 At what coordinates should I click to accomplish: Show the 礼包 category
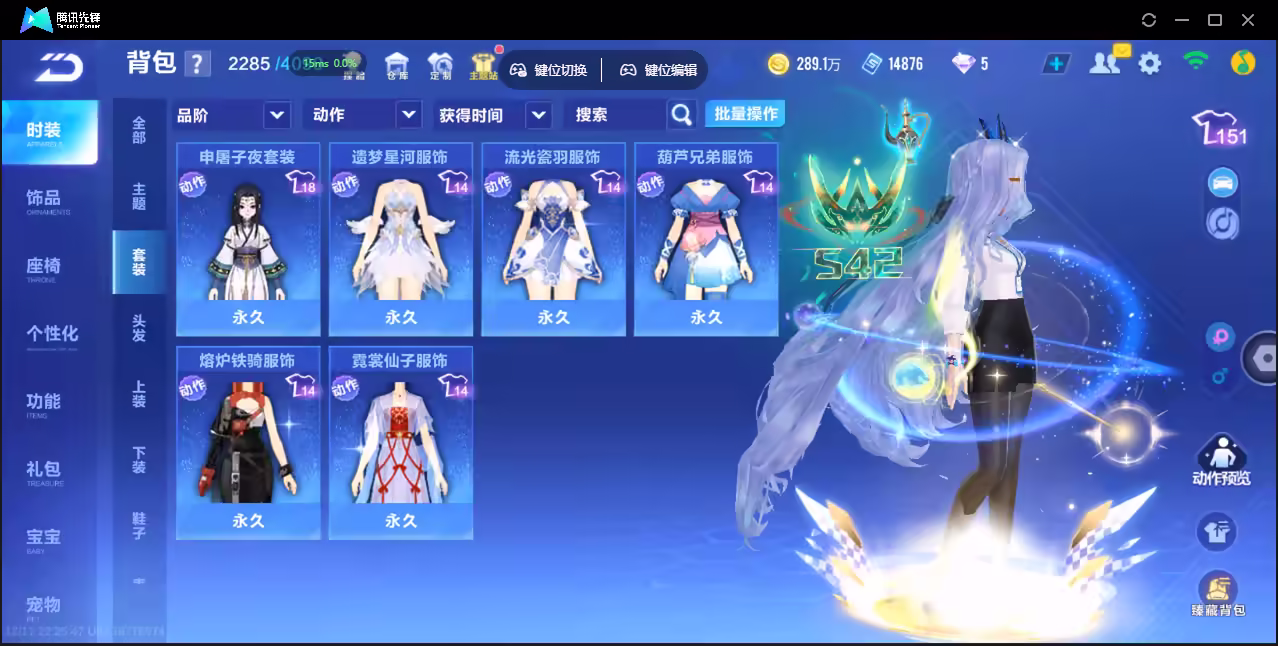(45, 470)
